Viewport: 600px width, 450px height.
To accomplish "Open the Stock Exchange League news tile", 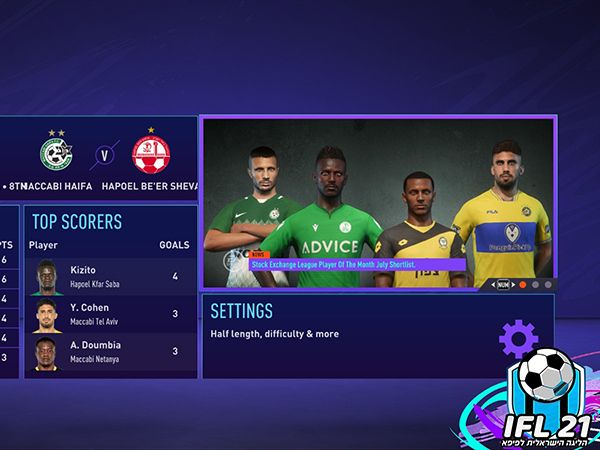I will coord(377,203).
